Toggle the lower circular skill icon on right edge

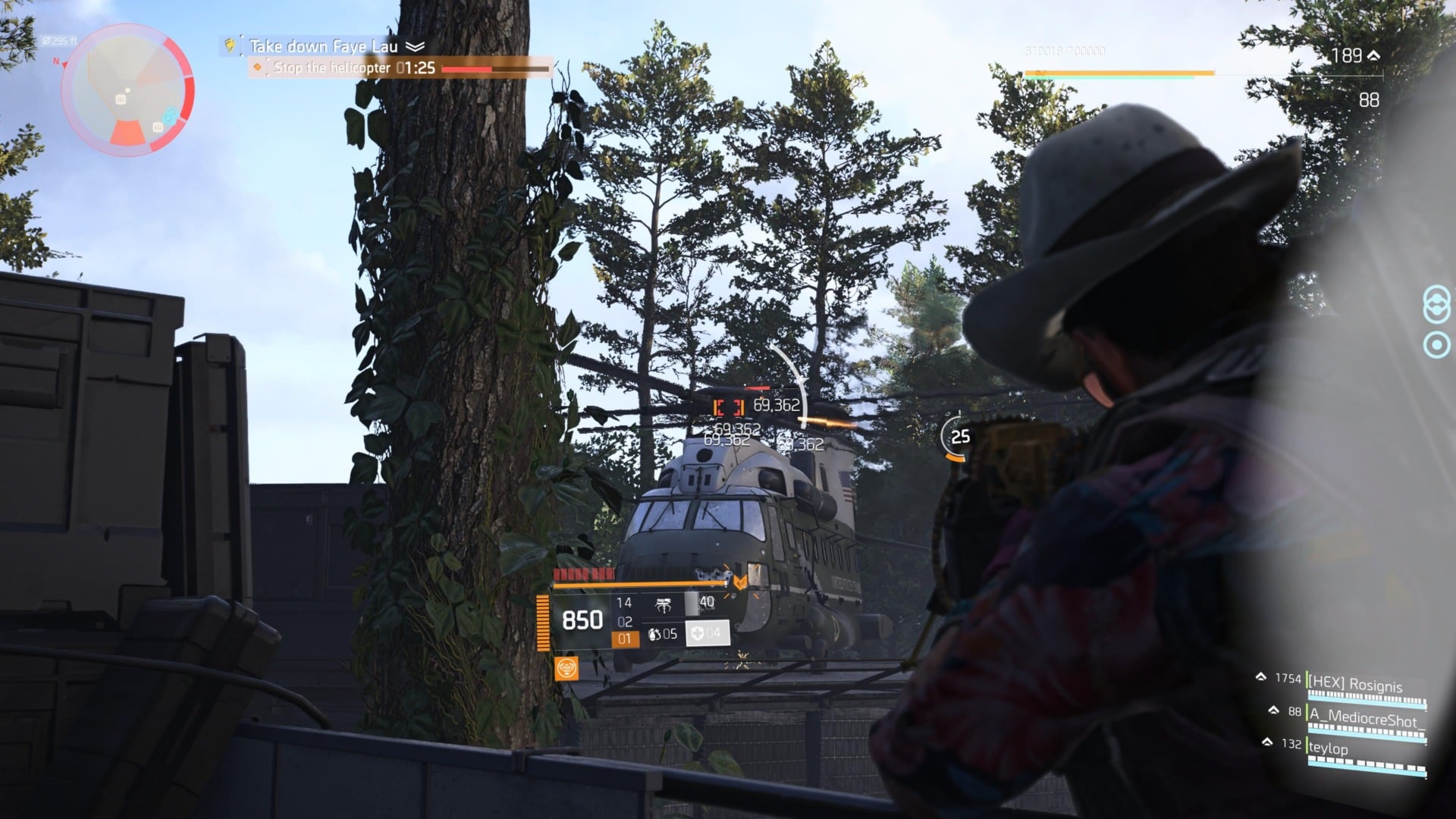click(x=1436, y=343)
